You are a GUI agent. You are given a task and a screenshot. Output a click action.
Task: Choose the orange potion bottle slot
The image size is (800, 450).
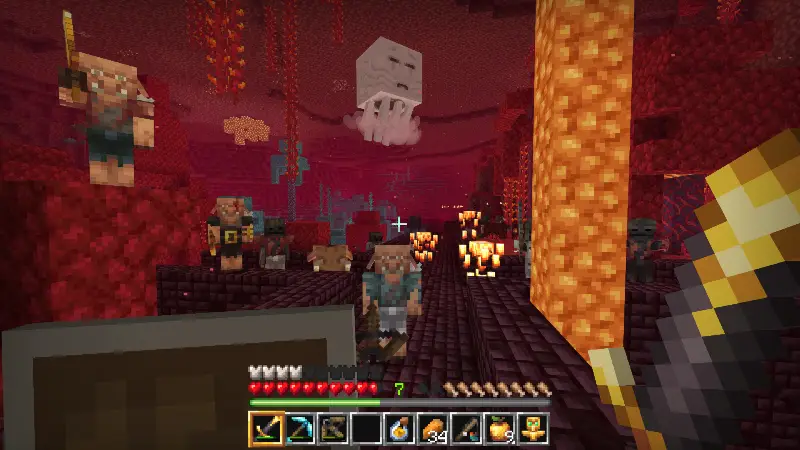pyautogui.click(x=400, y=428)
